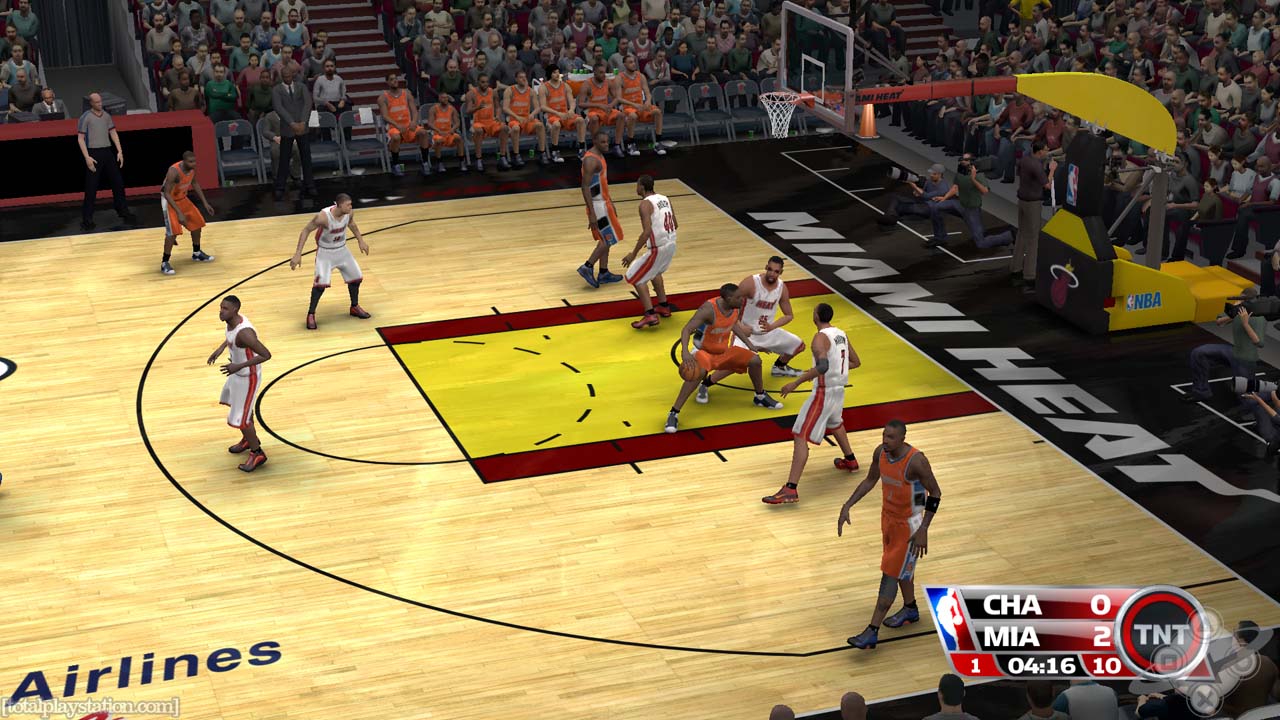Expand the shot clock showing 10
The width and height of the screenshot is (1280, 720).
(x=1105, y=664)
